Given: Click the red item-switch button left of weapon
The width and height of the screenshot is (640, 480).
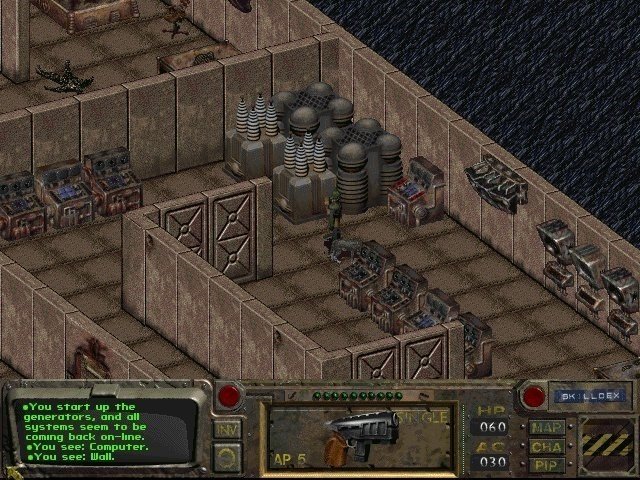Looking at the screenshot, I should pyautogui.click(x=229, y=396).
